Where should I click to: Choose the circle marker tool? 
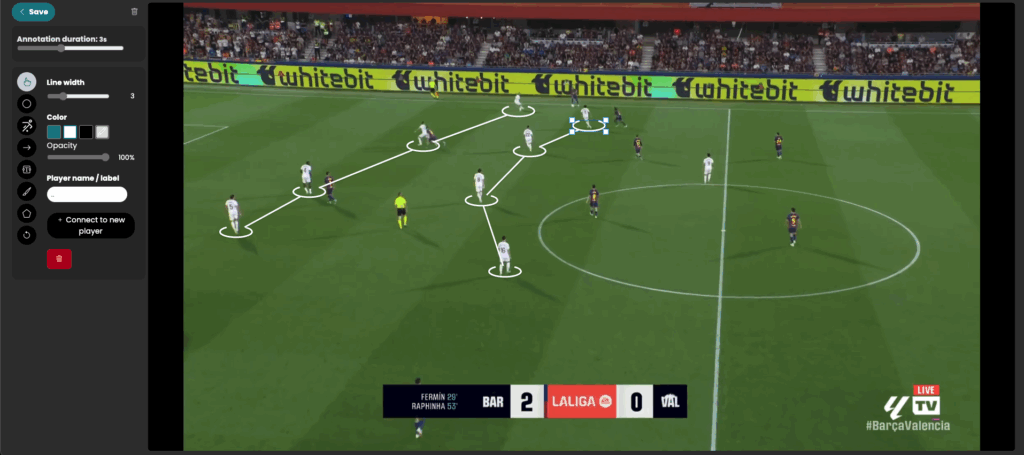pyautogui.click(x=27, y=103)
